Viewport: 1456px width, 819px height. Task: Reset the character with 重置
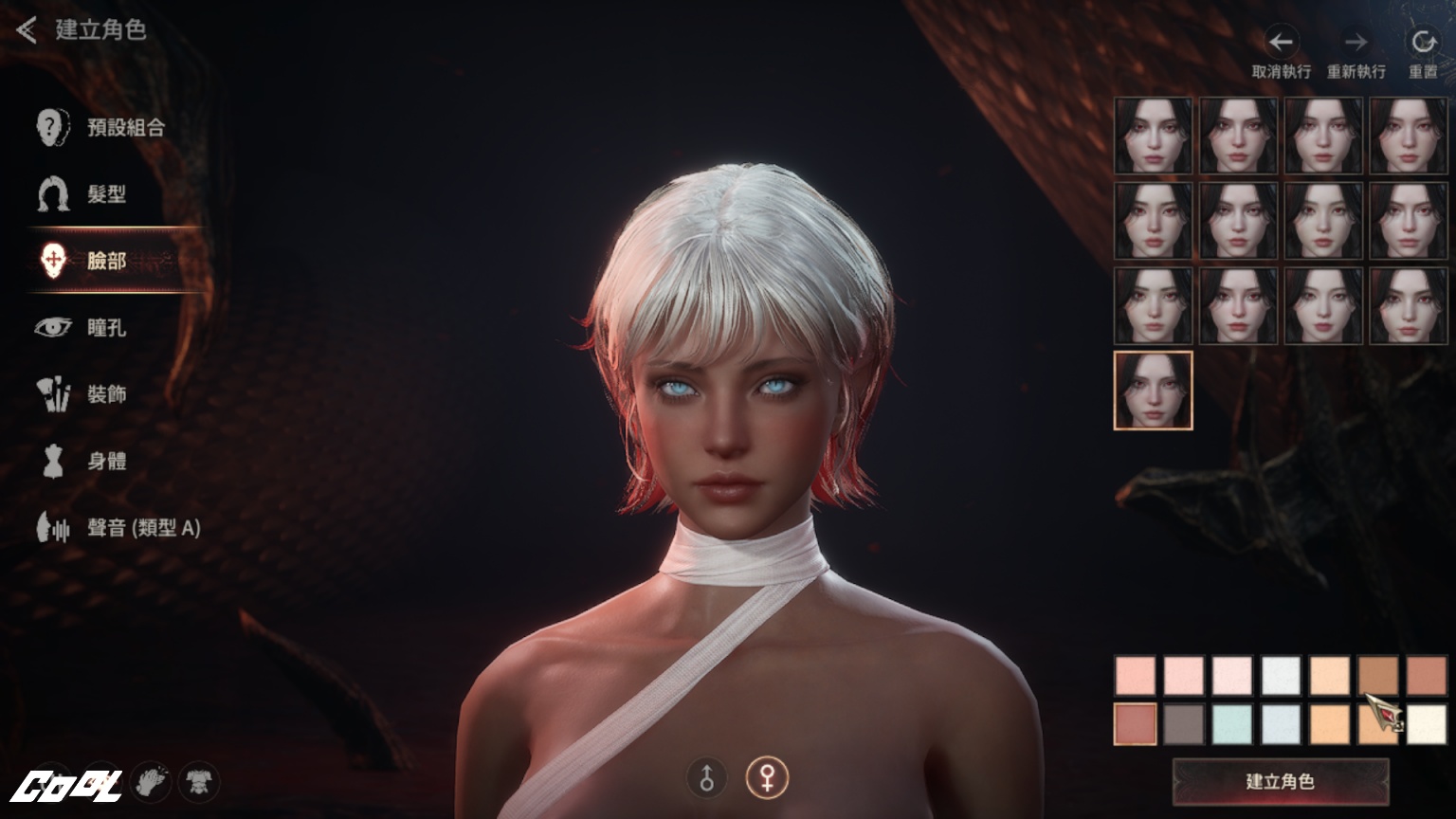click(1423, 43)
